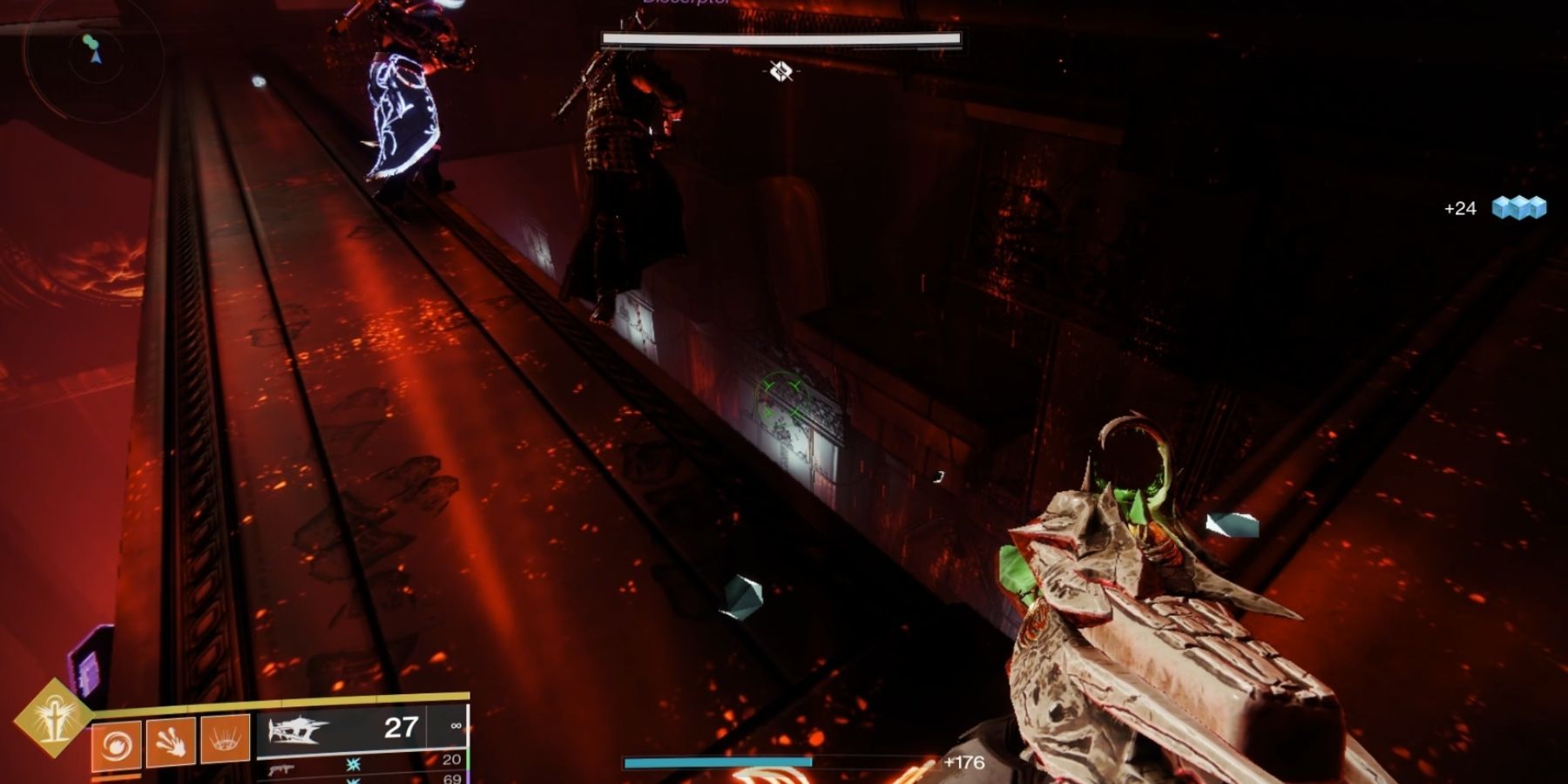Click the ammo count 27 readout
1568x784 pixels.
point(401,725)
